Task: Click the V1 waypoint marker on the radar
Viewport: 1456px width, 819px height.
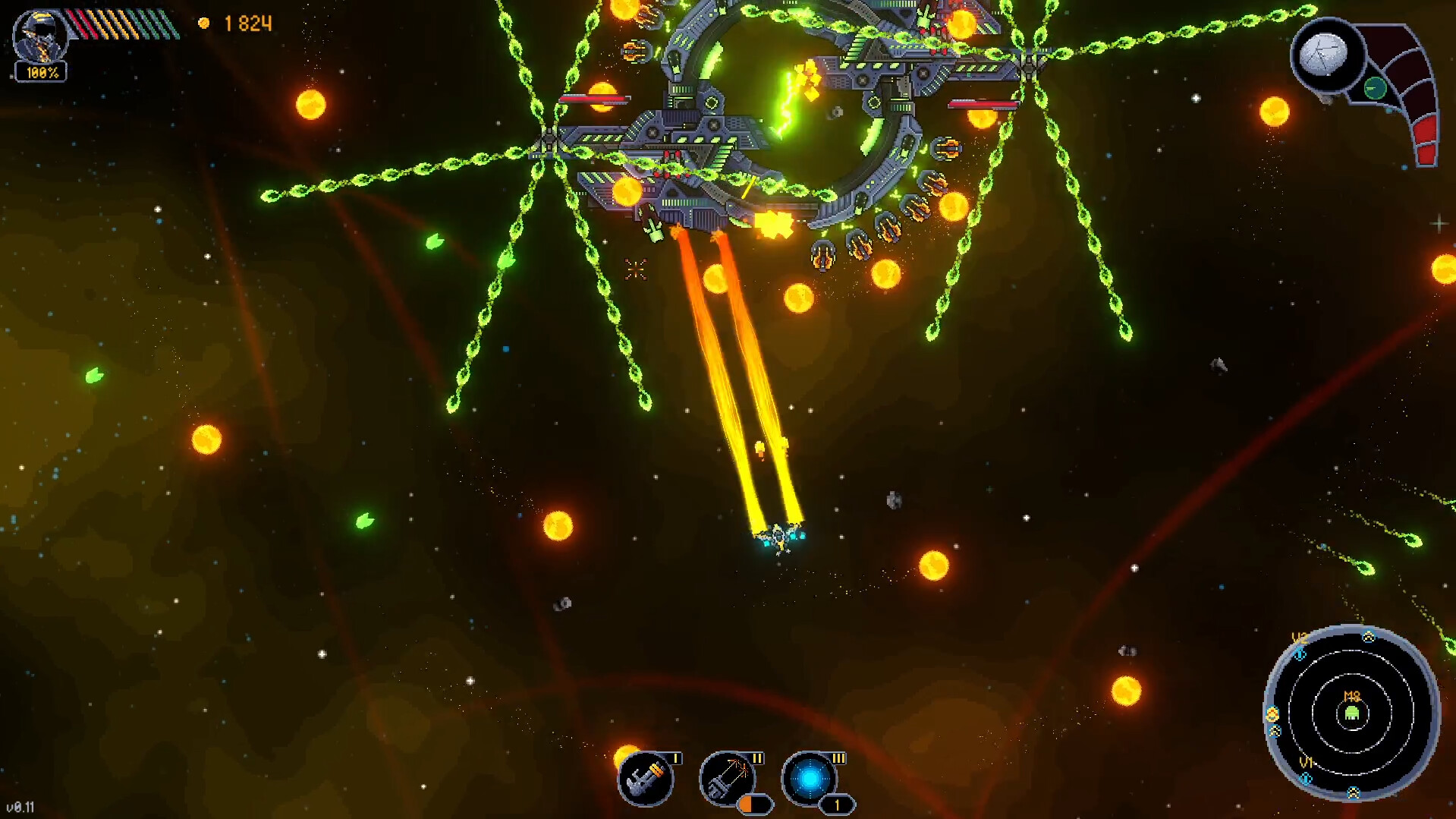Action: pyautogui.click(x=1307, y=763)
